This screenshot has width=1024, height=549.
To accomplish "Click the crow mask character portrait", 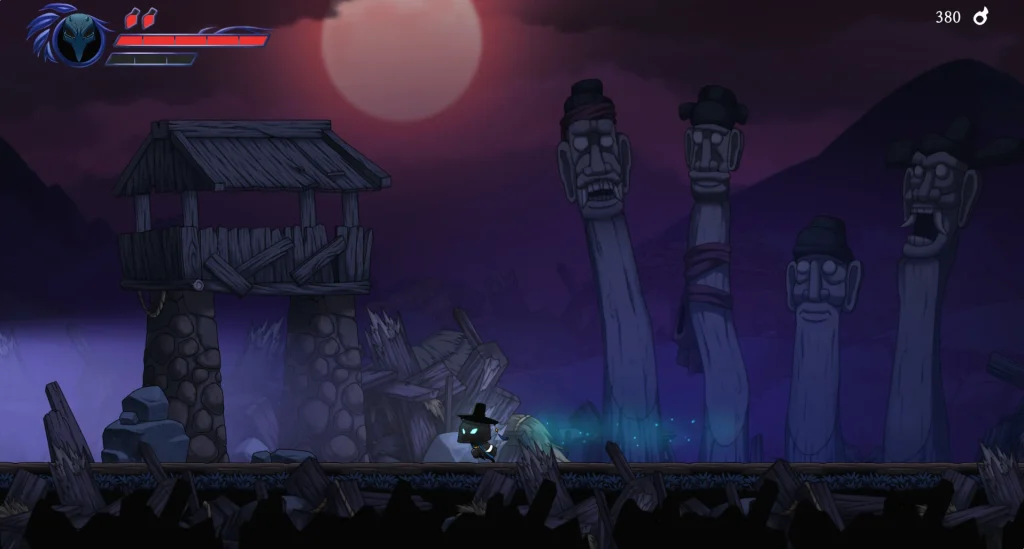I will coord(79,39).
